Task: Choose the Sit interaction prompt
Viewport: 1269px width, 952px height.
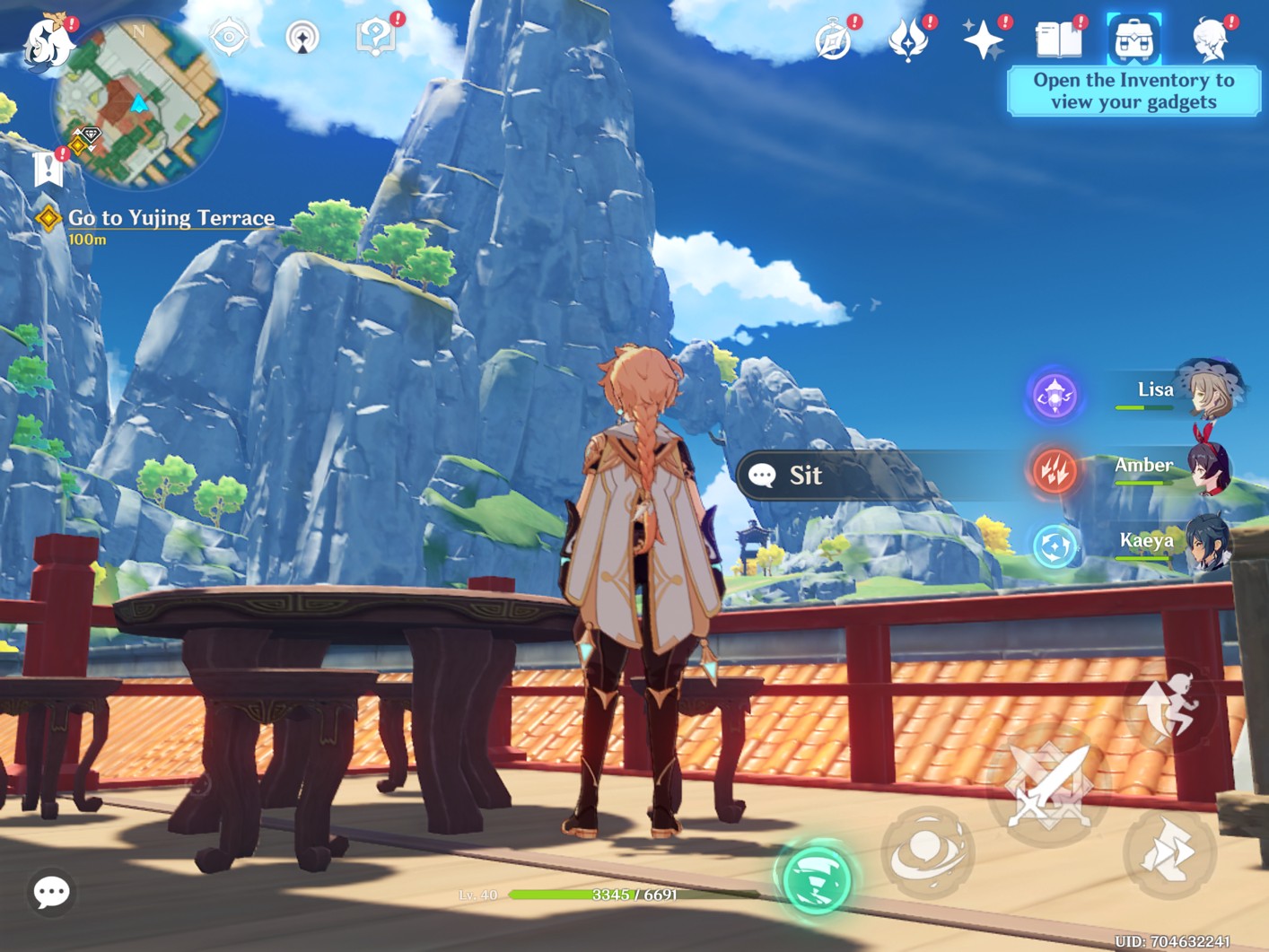Action: pos(804,476)
